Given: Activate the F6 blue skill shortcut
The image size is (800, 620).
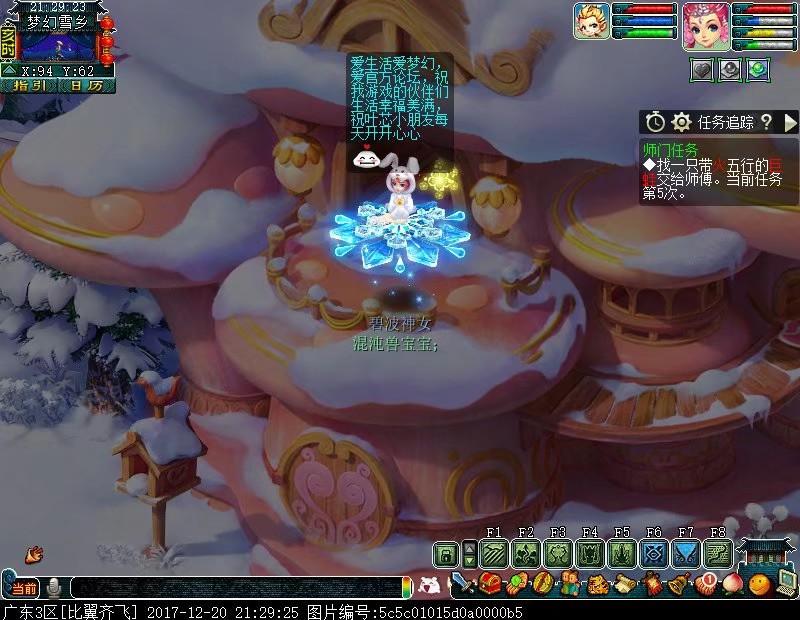Looking at the screenshot, I should tap(654, 554).
